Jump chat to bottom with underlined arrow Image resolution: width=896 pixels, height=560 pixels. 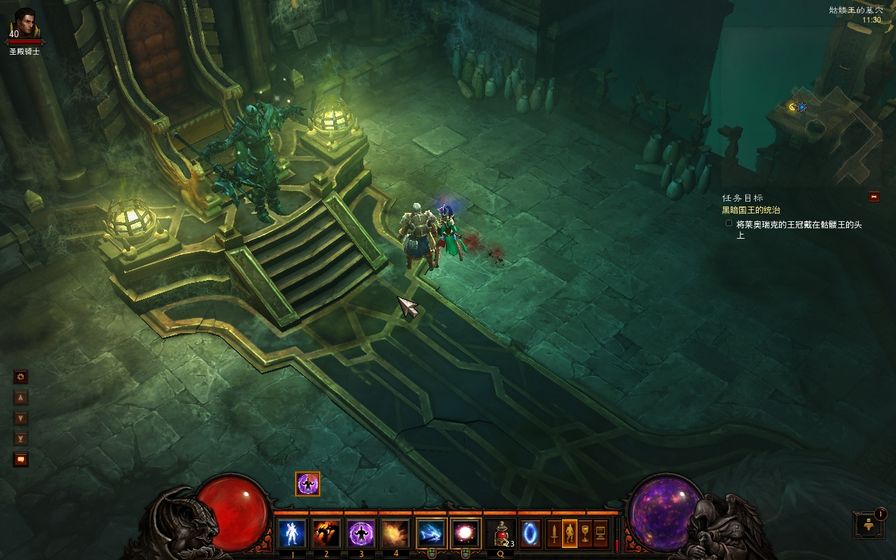(20, 439)
